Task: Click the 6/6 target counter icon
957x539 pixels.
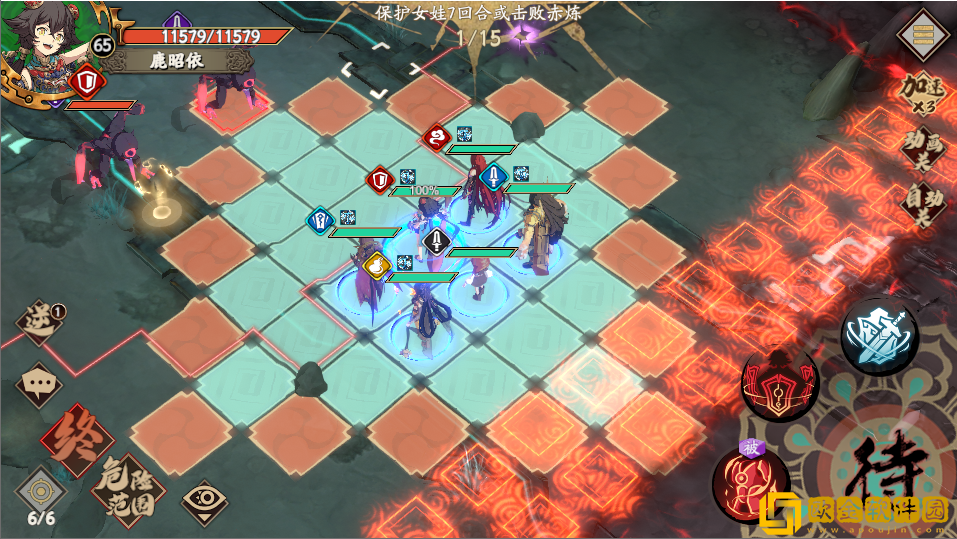Action: 41,494
